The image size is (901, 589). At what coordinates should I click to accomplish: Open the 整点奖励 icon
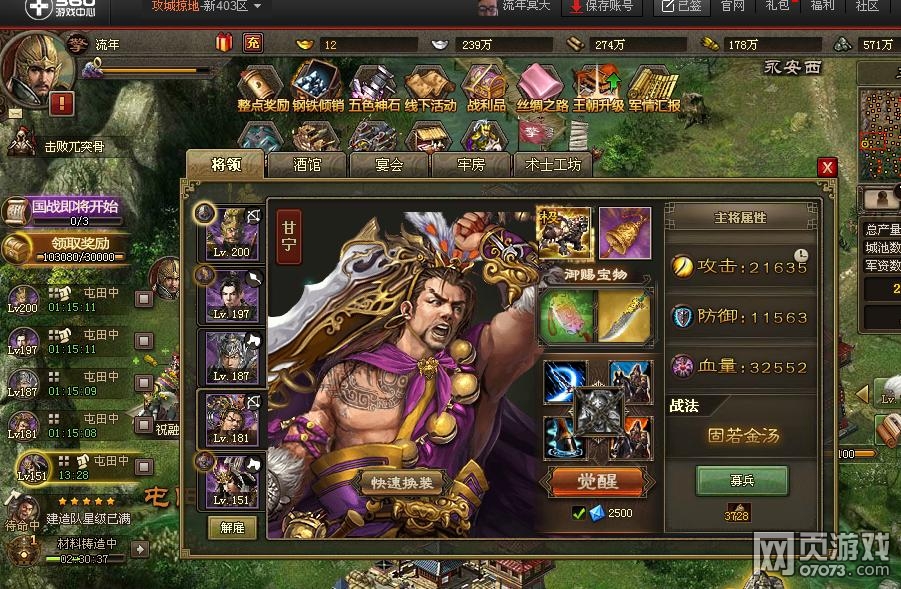coord(262,88)
